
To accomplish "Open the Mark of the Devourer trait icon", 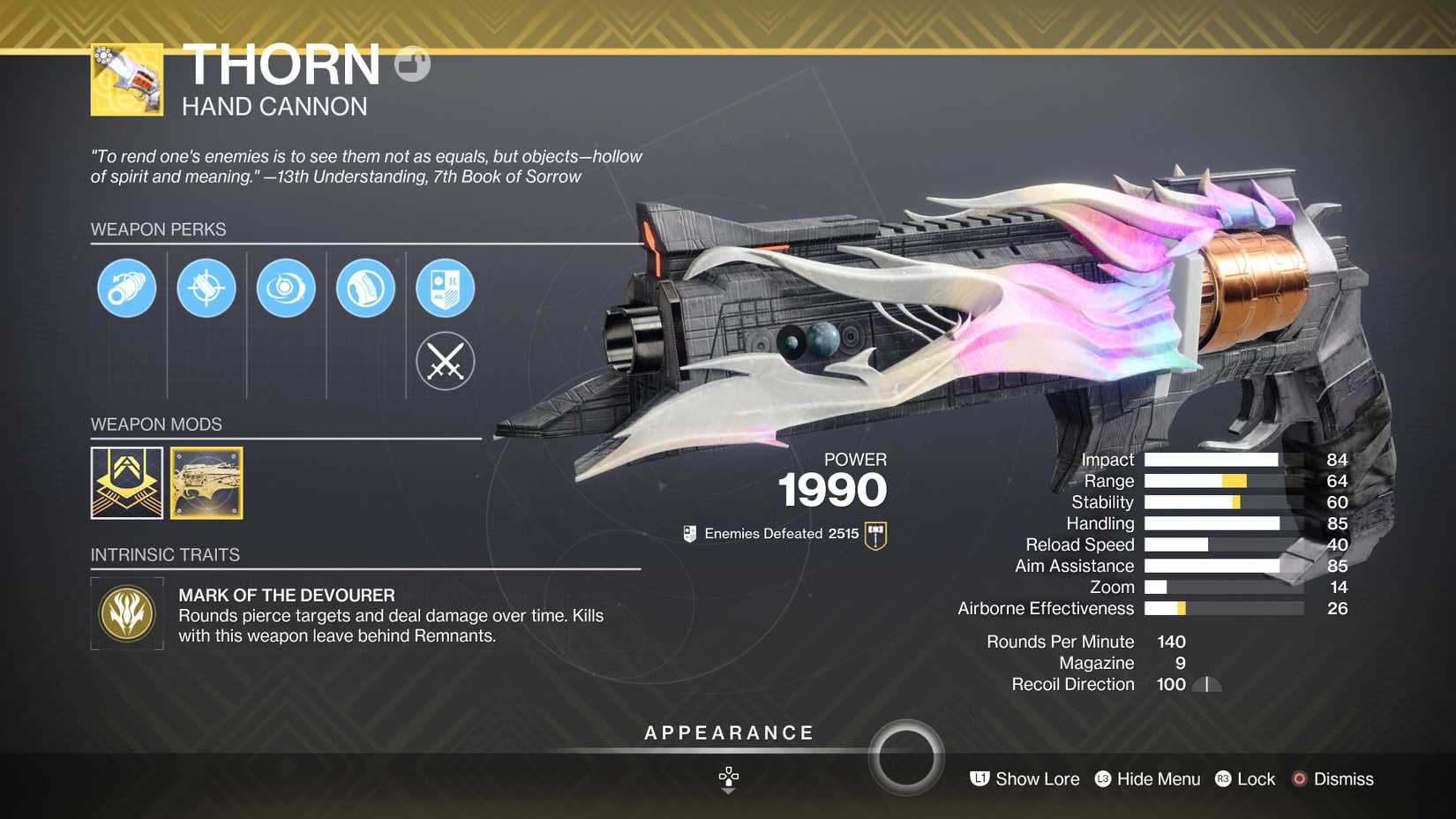I will (x=126, y=613).
